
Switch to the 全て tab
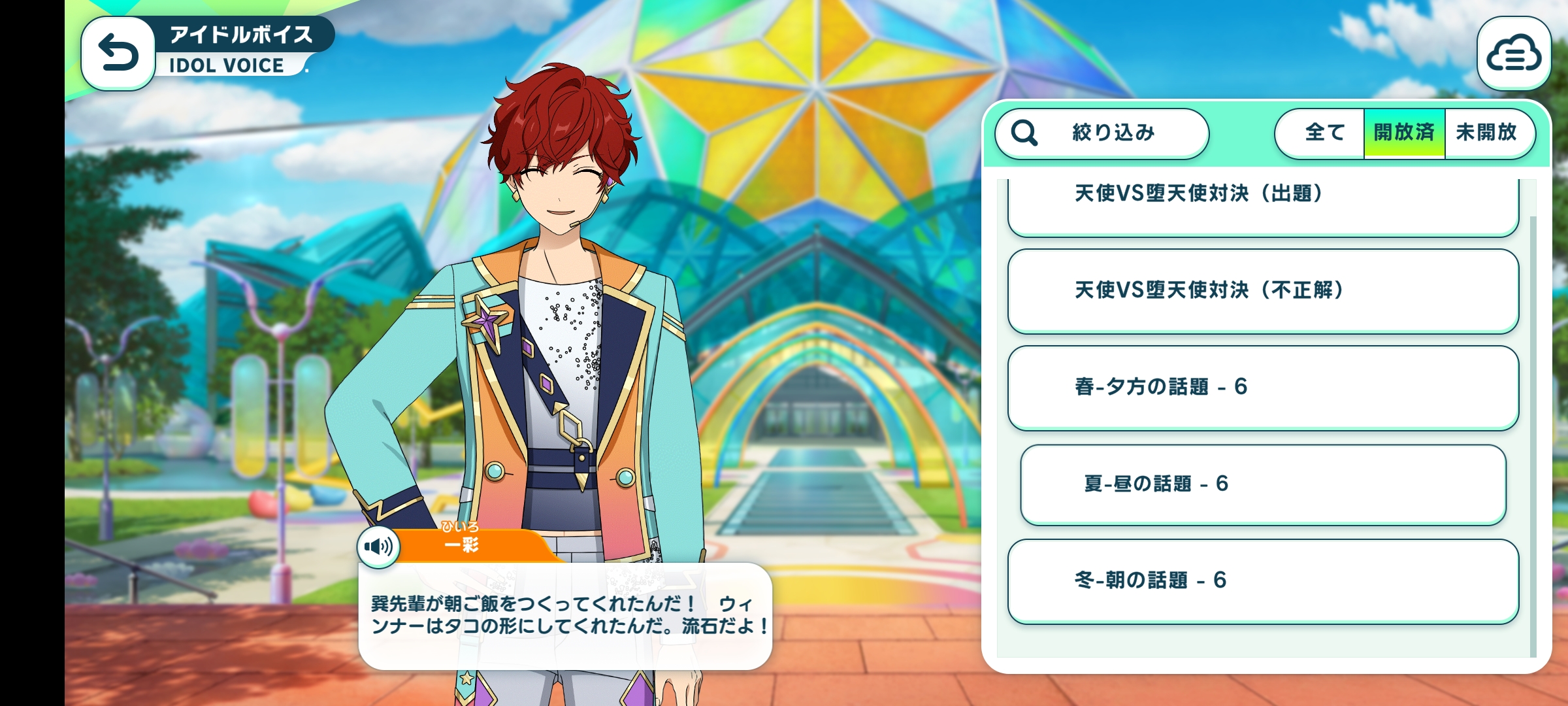point(1323,133)
